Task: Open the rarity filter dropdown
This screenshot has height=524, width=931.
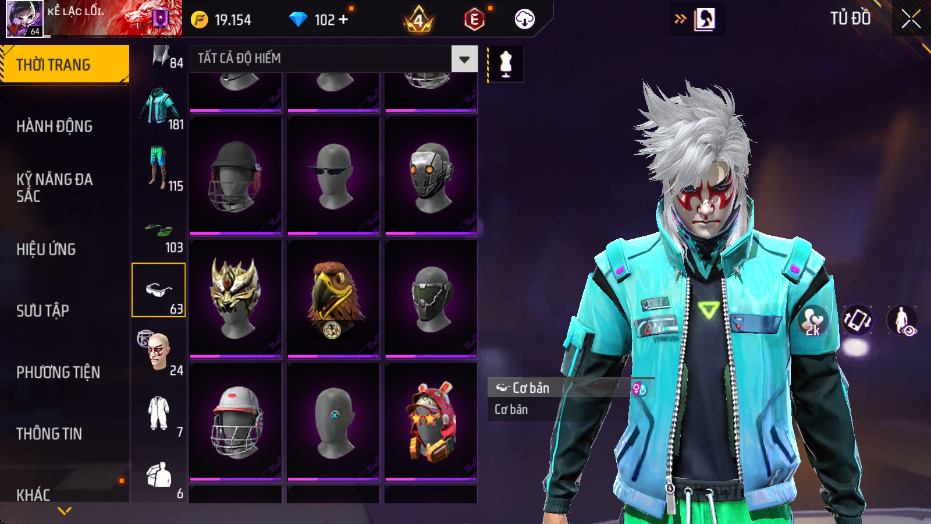Action: (464, 59)
